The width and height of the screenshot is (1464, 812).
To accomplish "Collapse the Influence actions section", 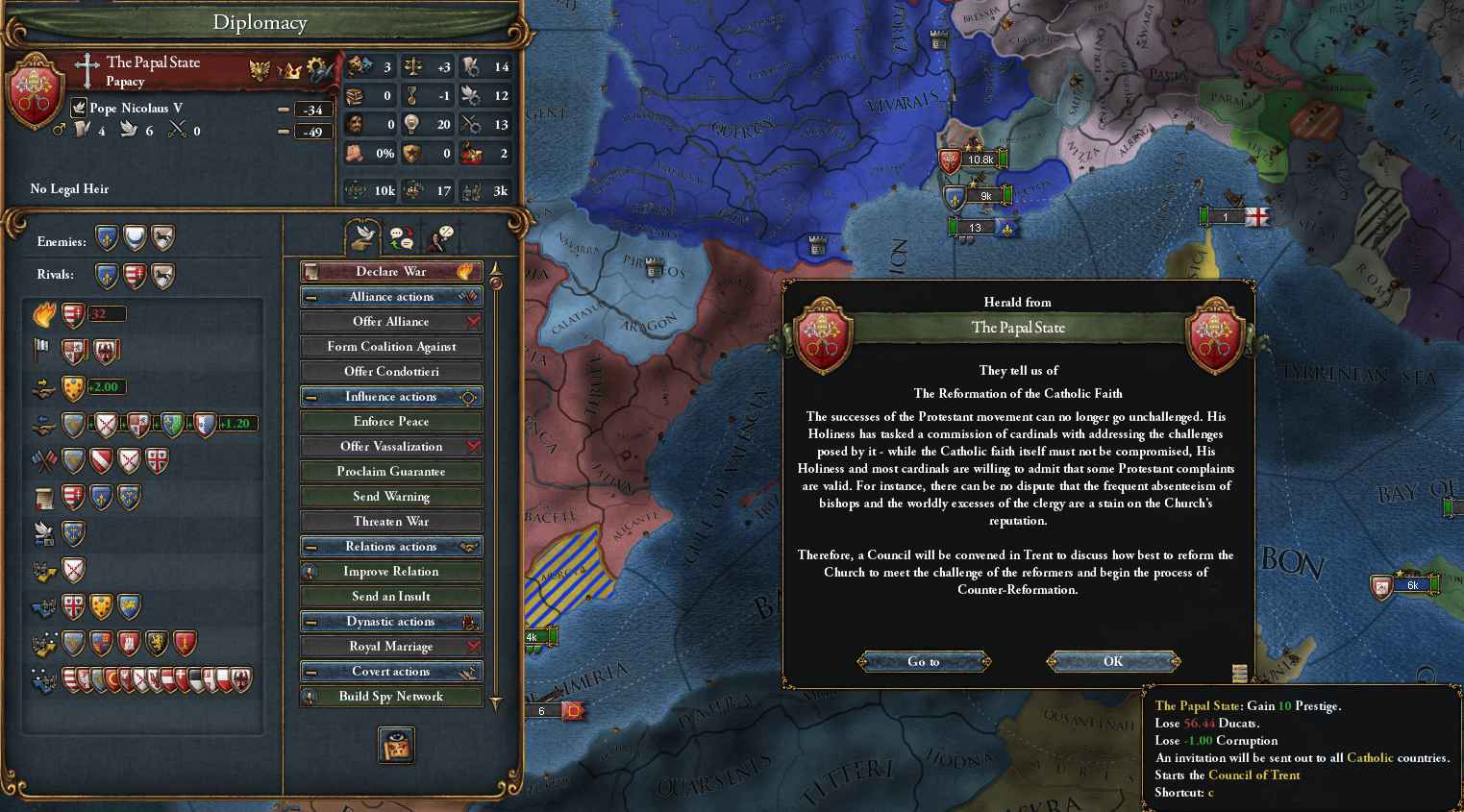I will (x=311, y=397).
